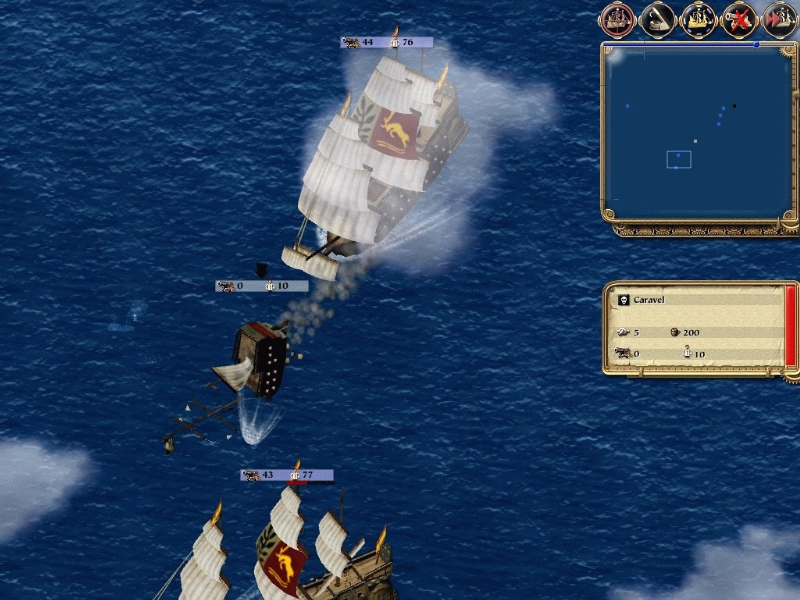Click the furled sail ship icon
This screenshot has height=600, width=800.
[658, 17]
